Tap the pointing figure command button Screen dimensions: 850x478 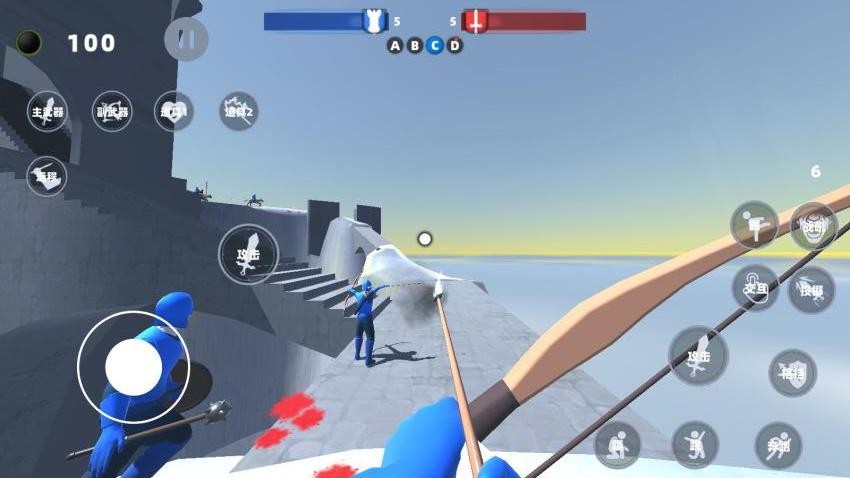click(x=754, y=225)
